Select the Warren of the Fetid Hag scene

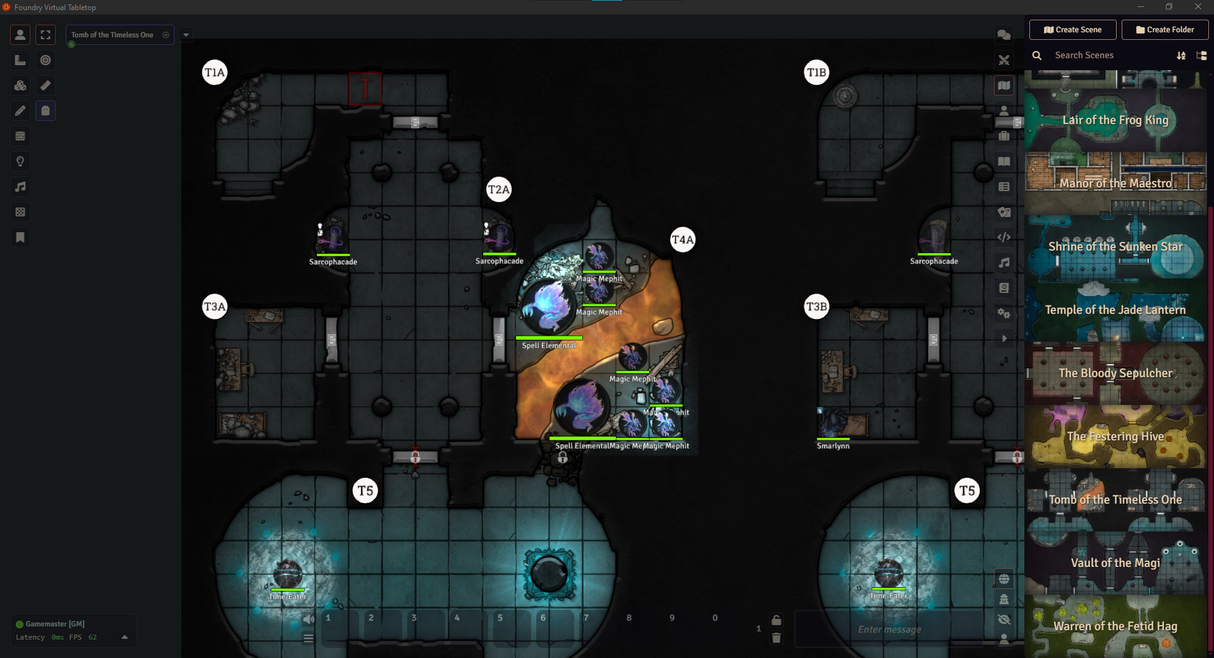coord(1115,626)
